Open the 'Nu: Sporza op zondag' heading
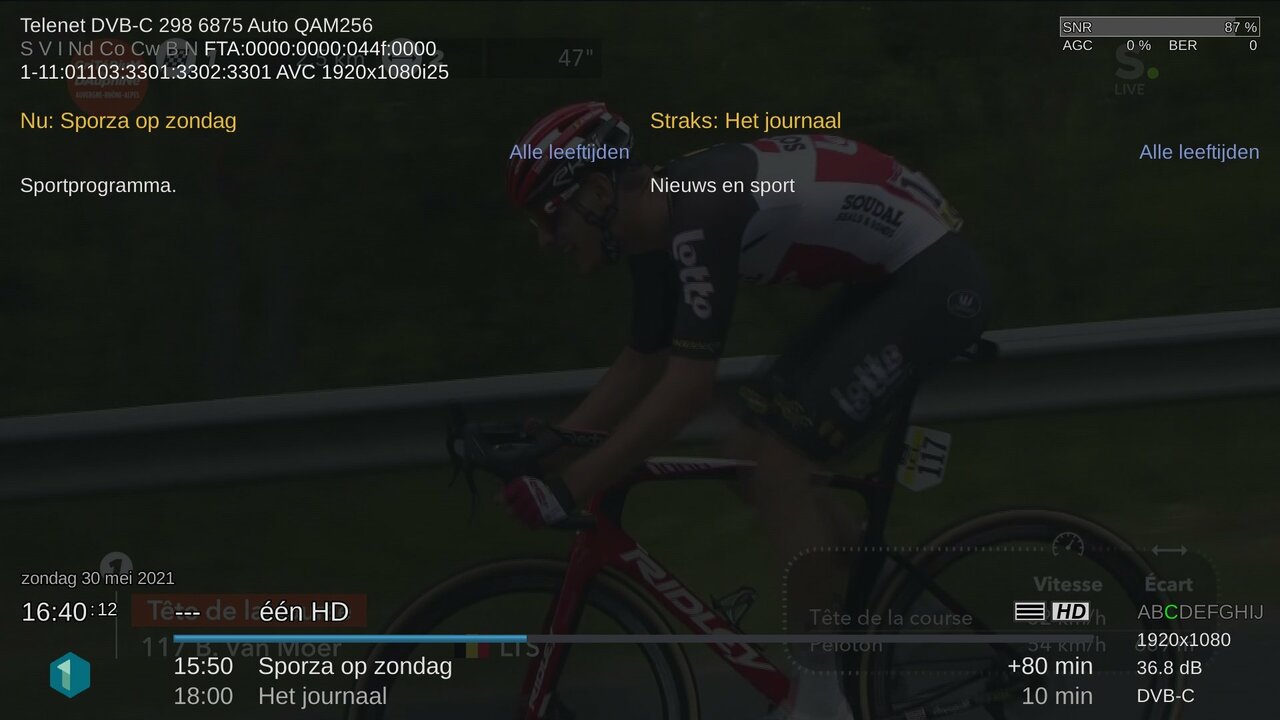The height and width of the screenshot is (720, 1280). tap(128, 121)
